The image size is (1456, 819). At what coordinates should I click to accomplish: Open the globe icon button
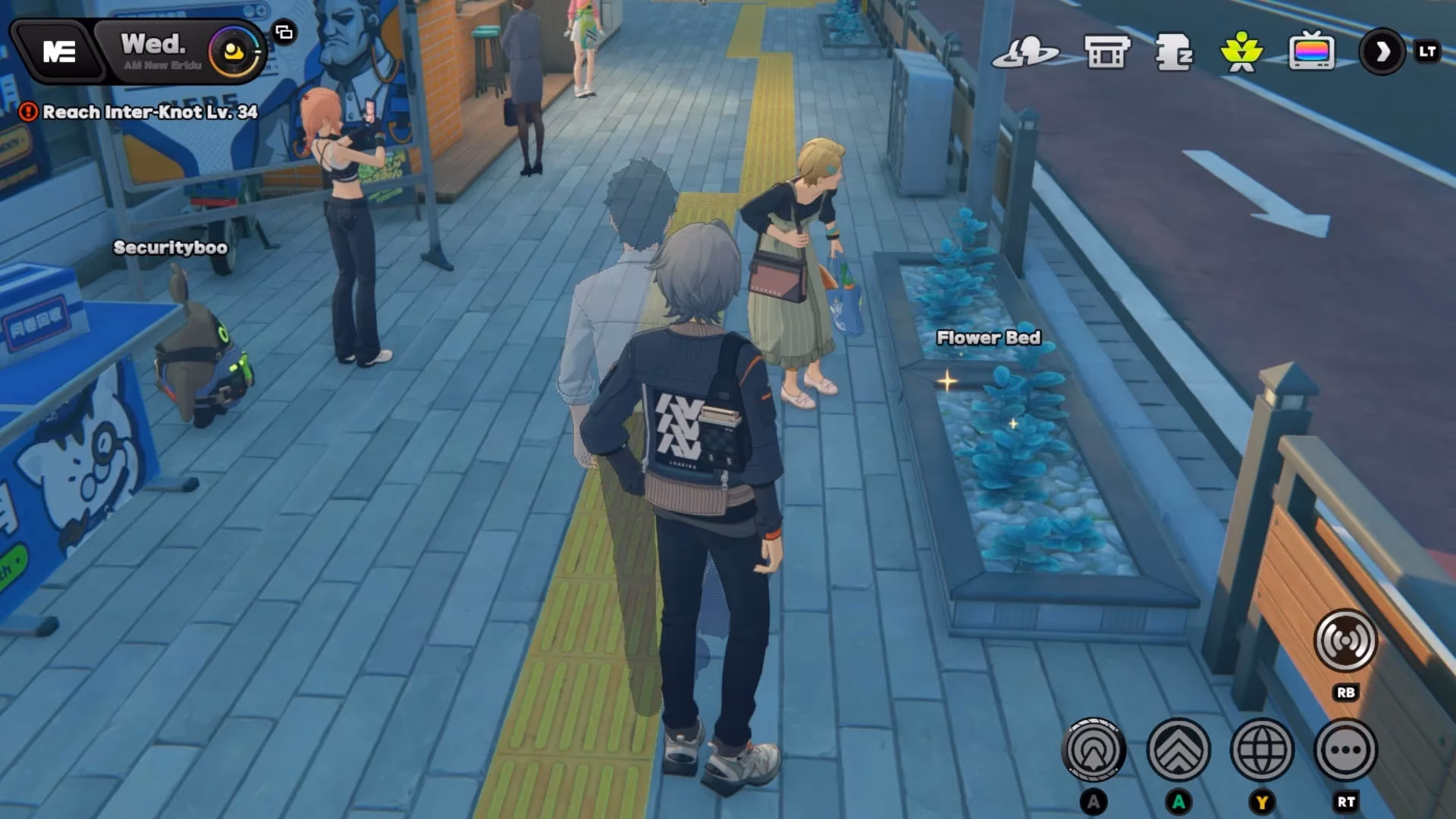point(1262,751)
